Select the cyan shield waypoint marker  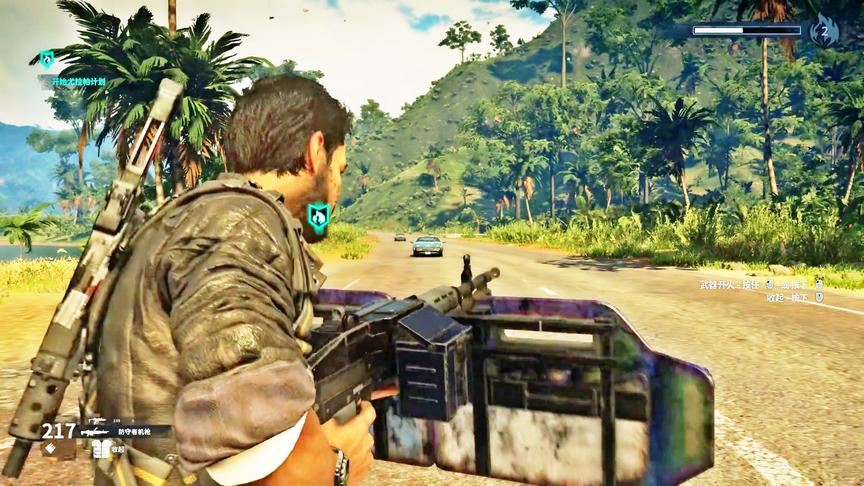click(318, 216)
